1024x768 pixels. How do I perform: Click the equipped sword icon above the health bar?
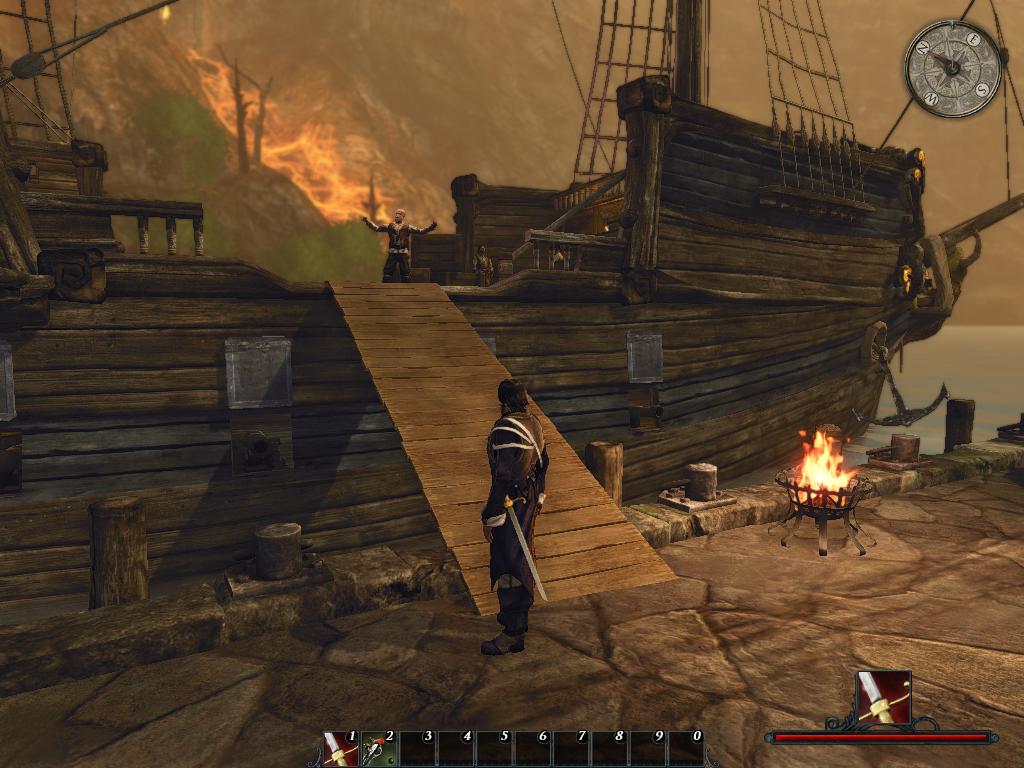click(x=883, y=697)
